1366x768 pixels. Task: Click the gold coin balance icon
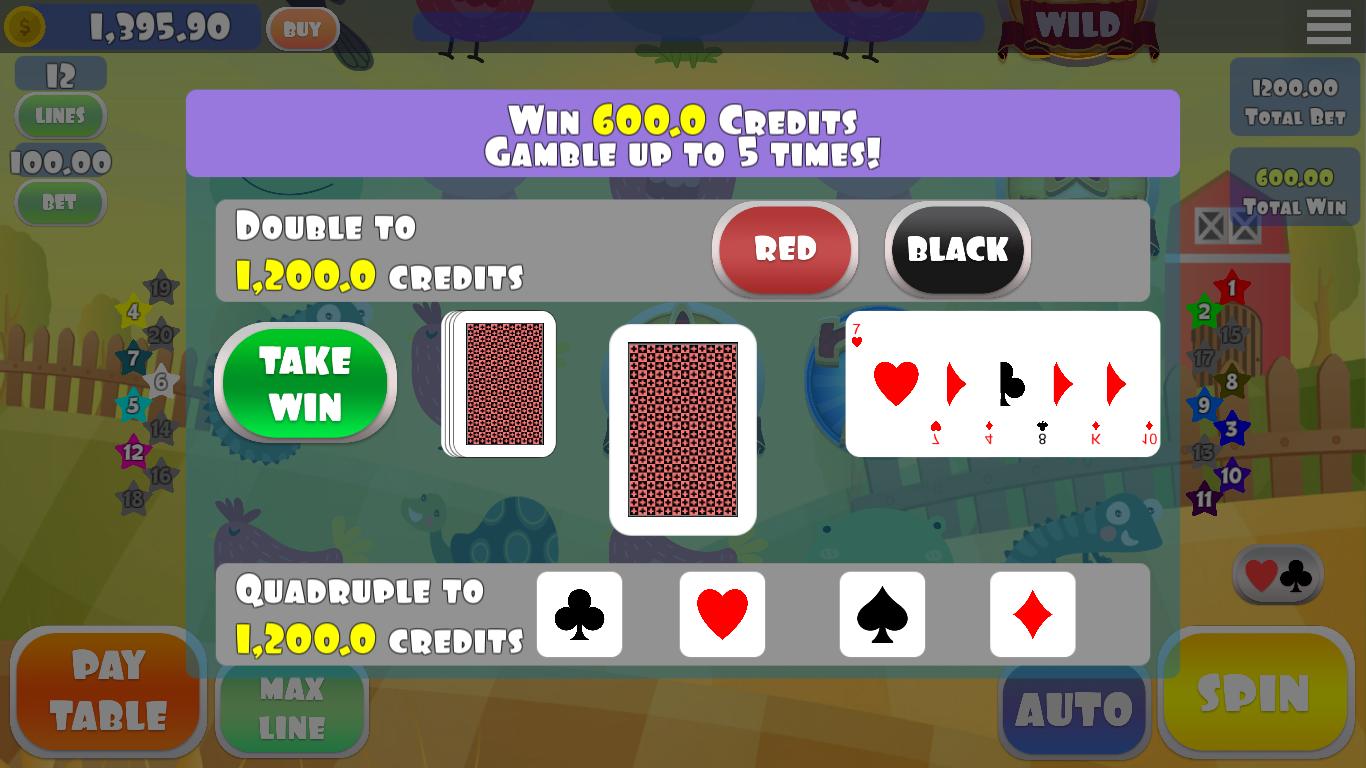pyautogui.click(x=27, y=27)
